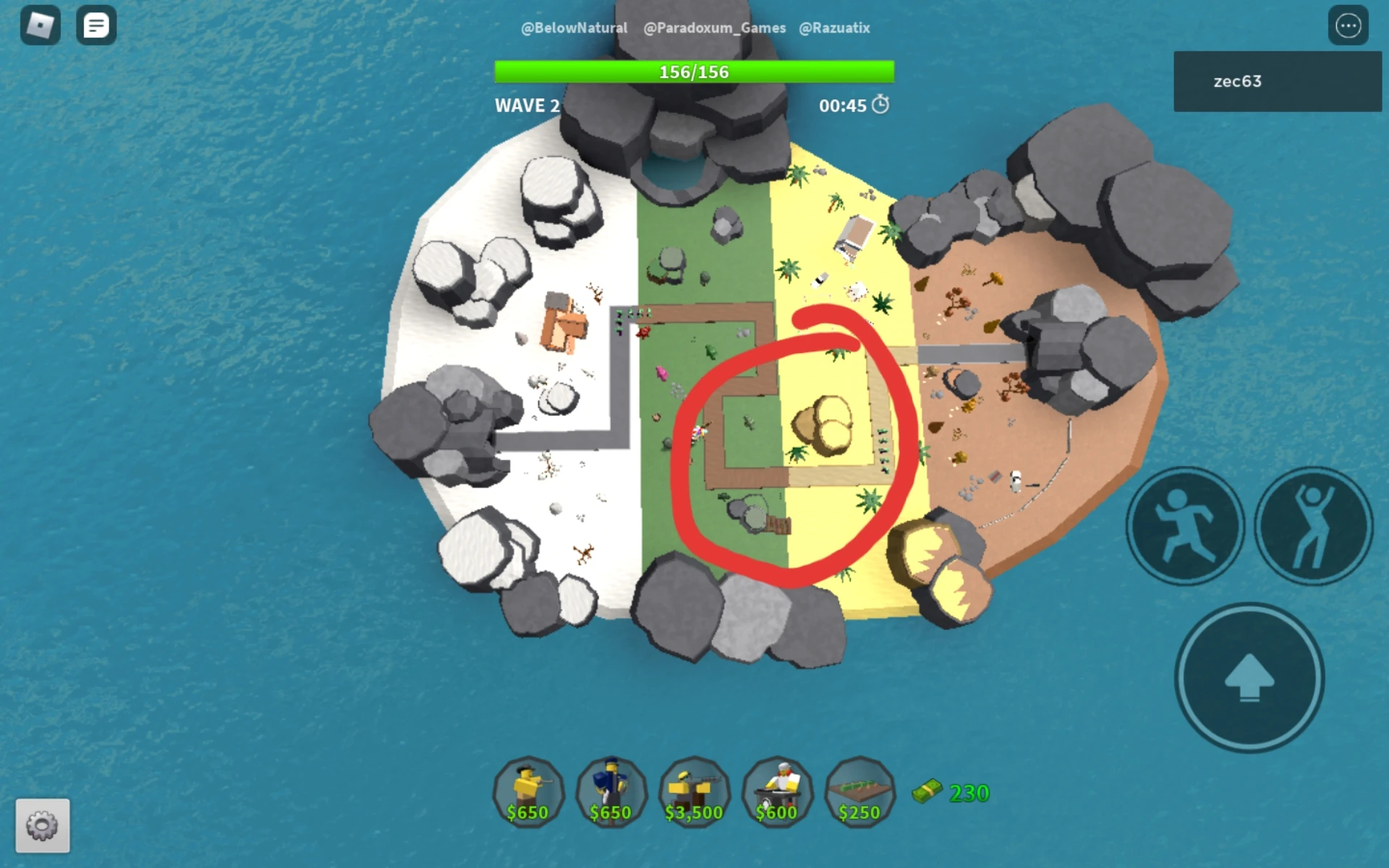1389x868 pixels.
Task: Select the $250 spike trap item
Action: pyautogui.click(x=859, y=793)
